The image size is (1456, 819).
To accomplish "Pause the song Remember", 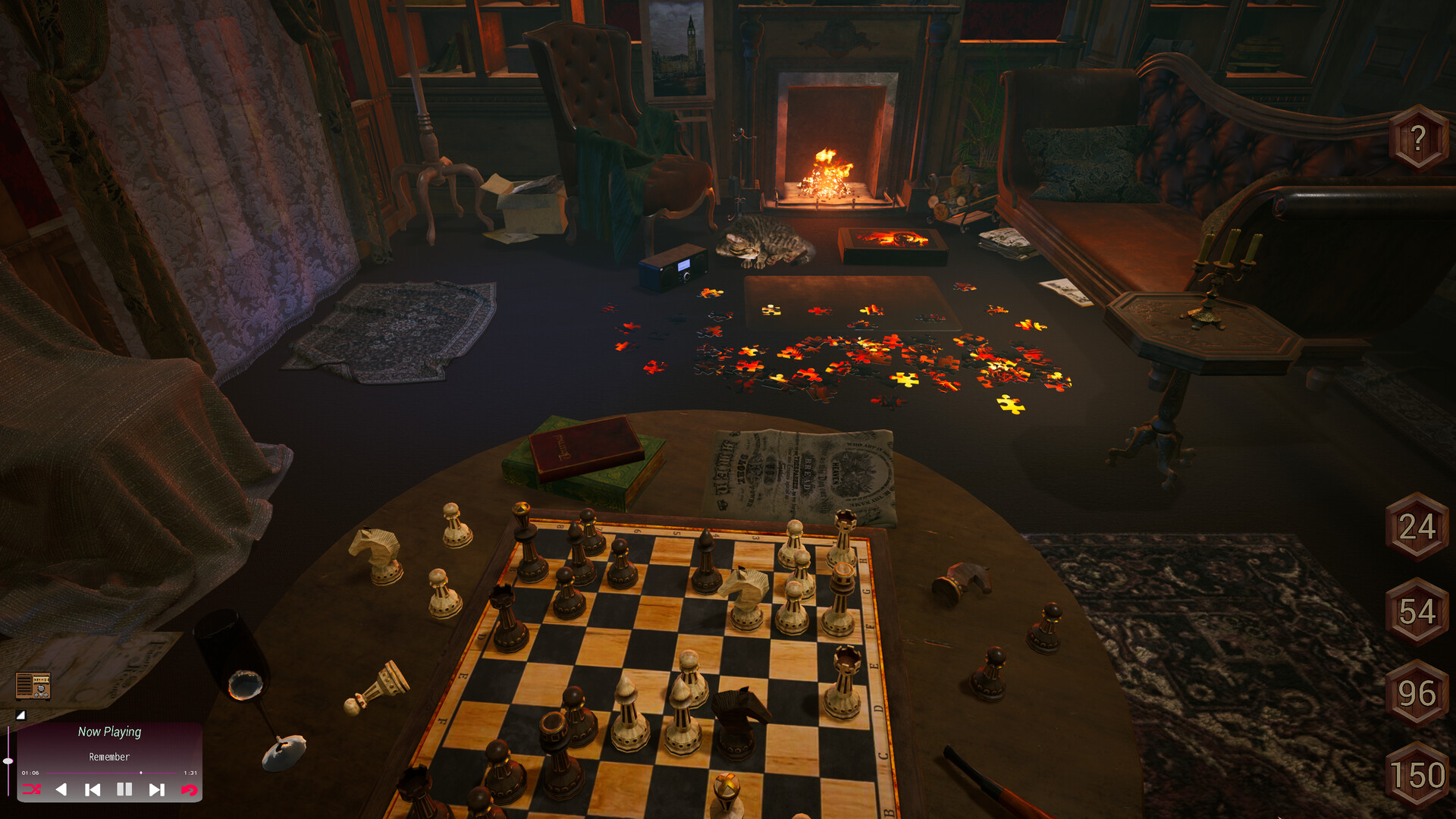I will pyautogui.click(x=124, y=789).
